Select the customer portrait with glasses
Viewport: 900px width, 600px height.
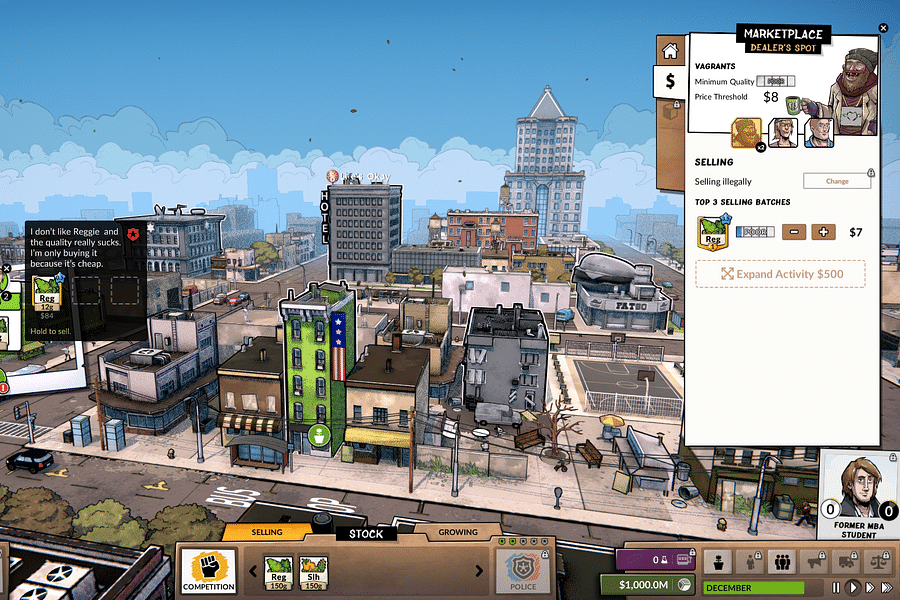pos(819,133)
